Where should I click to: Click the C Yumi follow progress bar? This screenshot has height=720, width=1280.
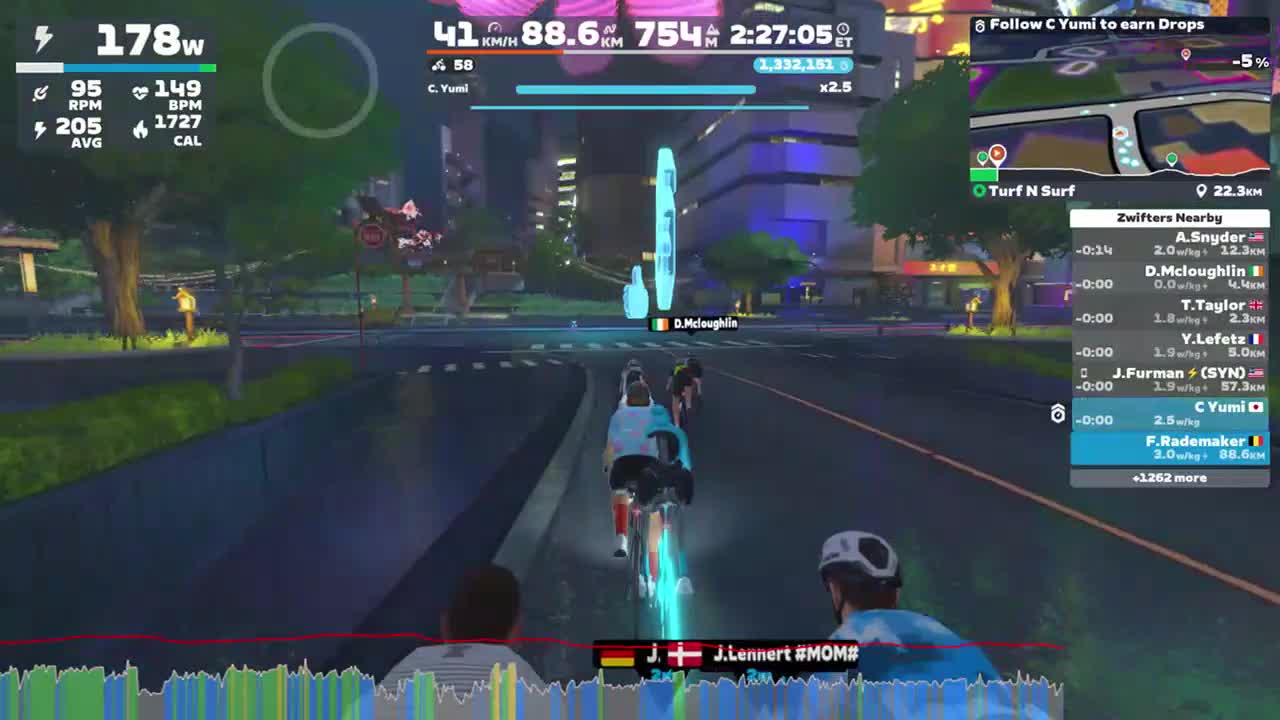coord(635,89)
